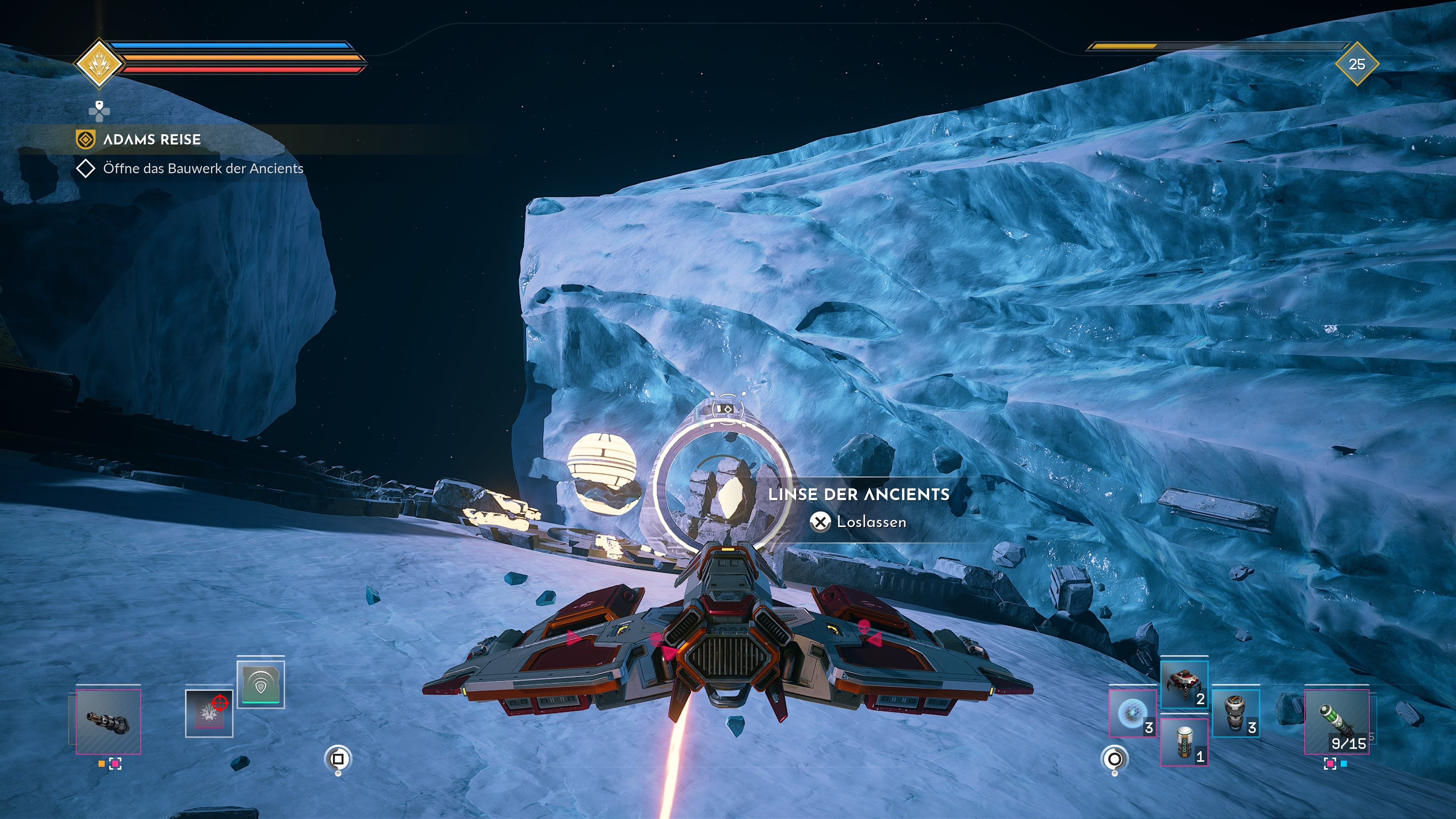Click the circle button prompt near the consumables
Image resolution: width=1456 pixels, height=819 pixels.
point(1115,758)
